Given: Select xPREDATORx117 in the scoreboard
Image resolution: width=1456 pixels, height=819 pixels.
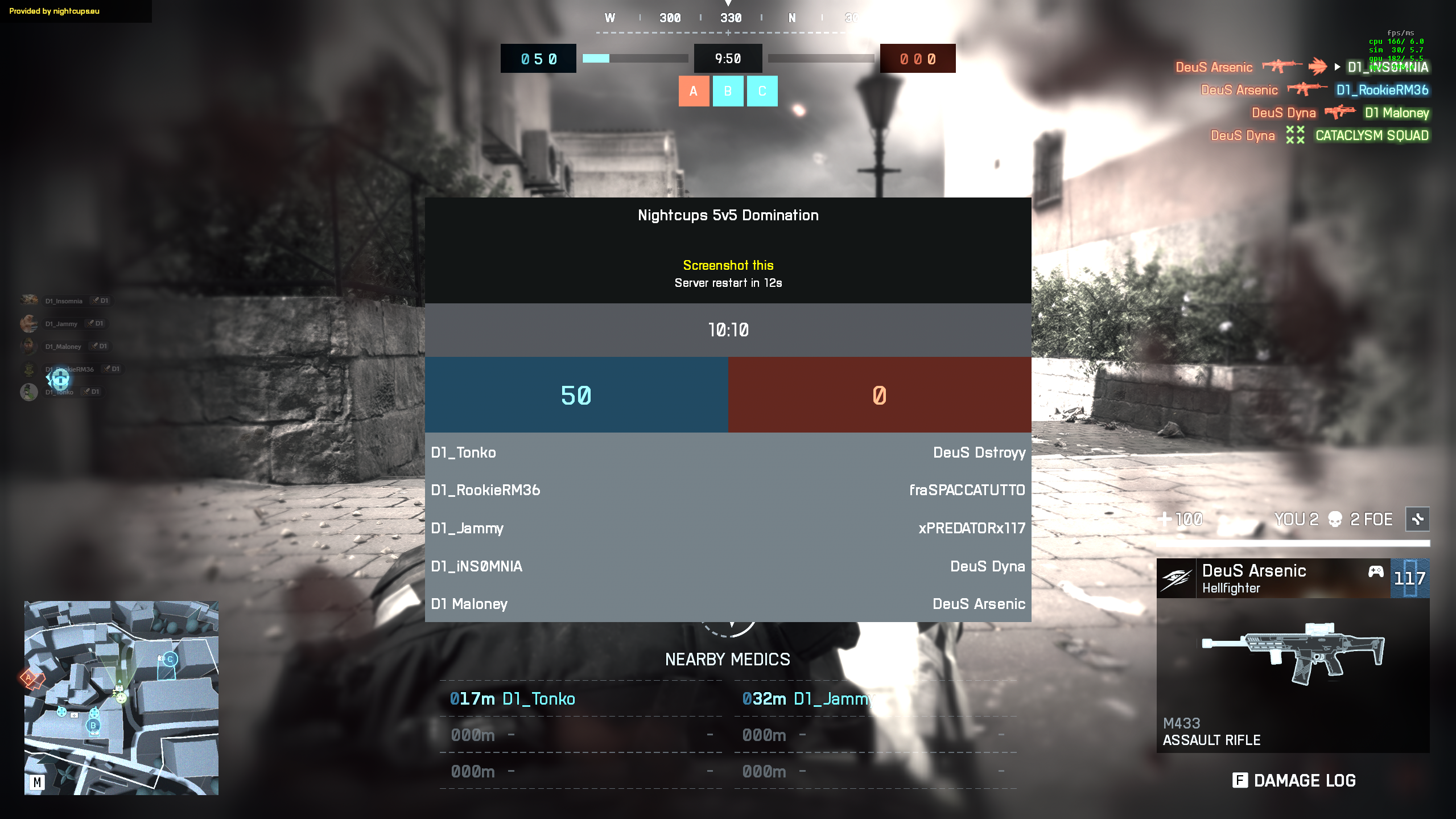Looking at the screenshot, I should coord(971,528).
